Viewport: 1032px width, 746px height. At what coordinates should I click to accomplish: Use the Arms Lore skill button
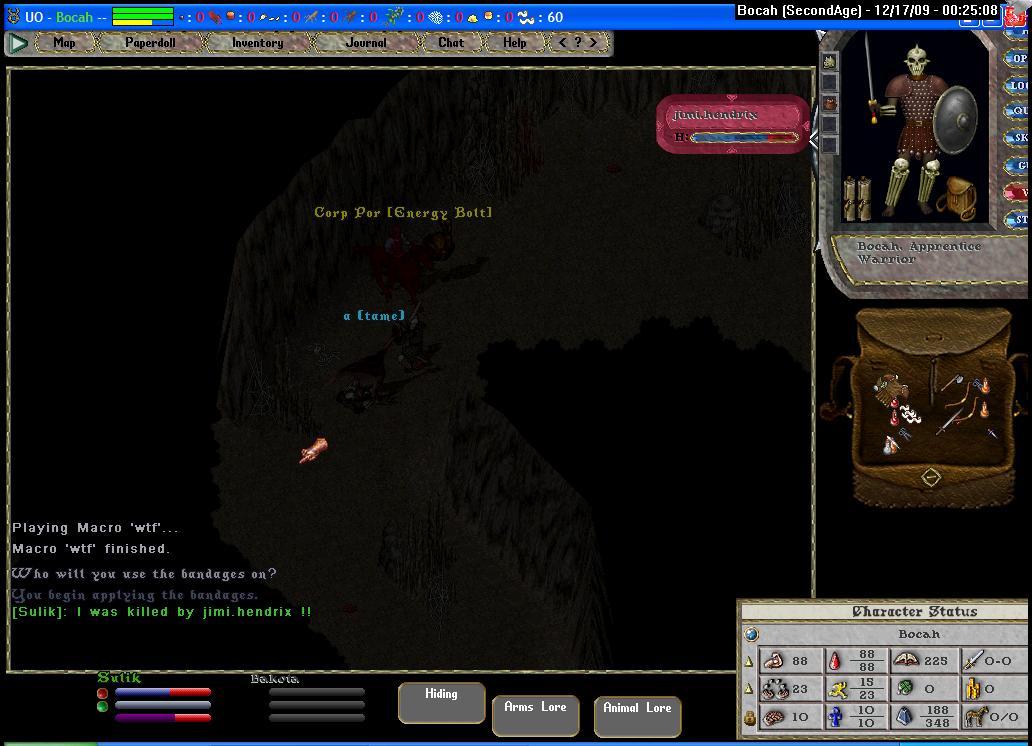(x=535, y=714)
